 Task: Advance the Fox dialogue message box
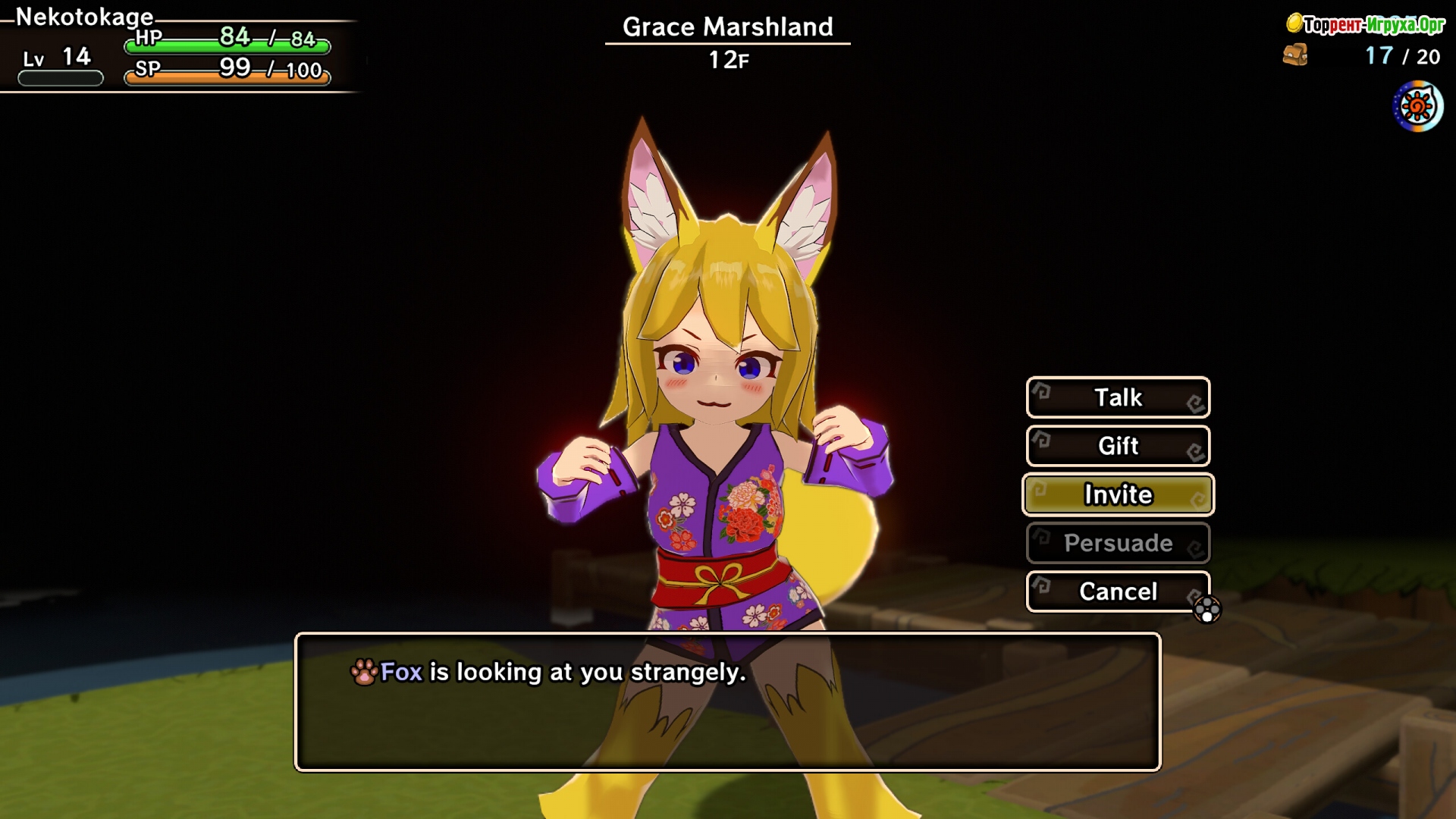point(727,702)
